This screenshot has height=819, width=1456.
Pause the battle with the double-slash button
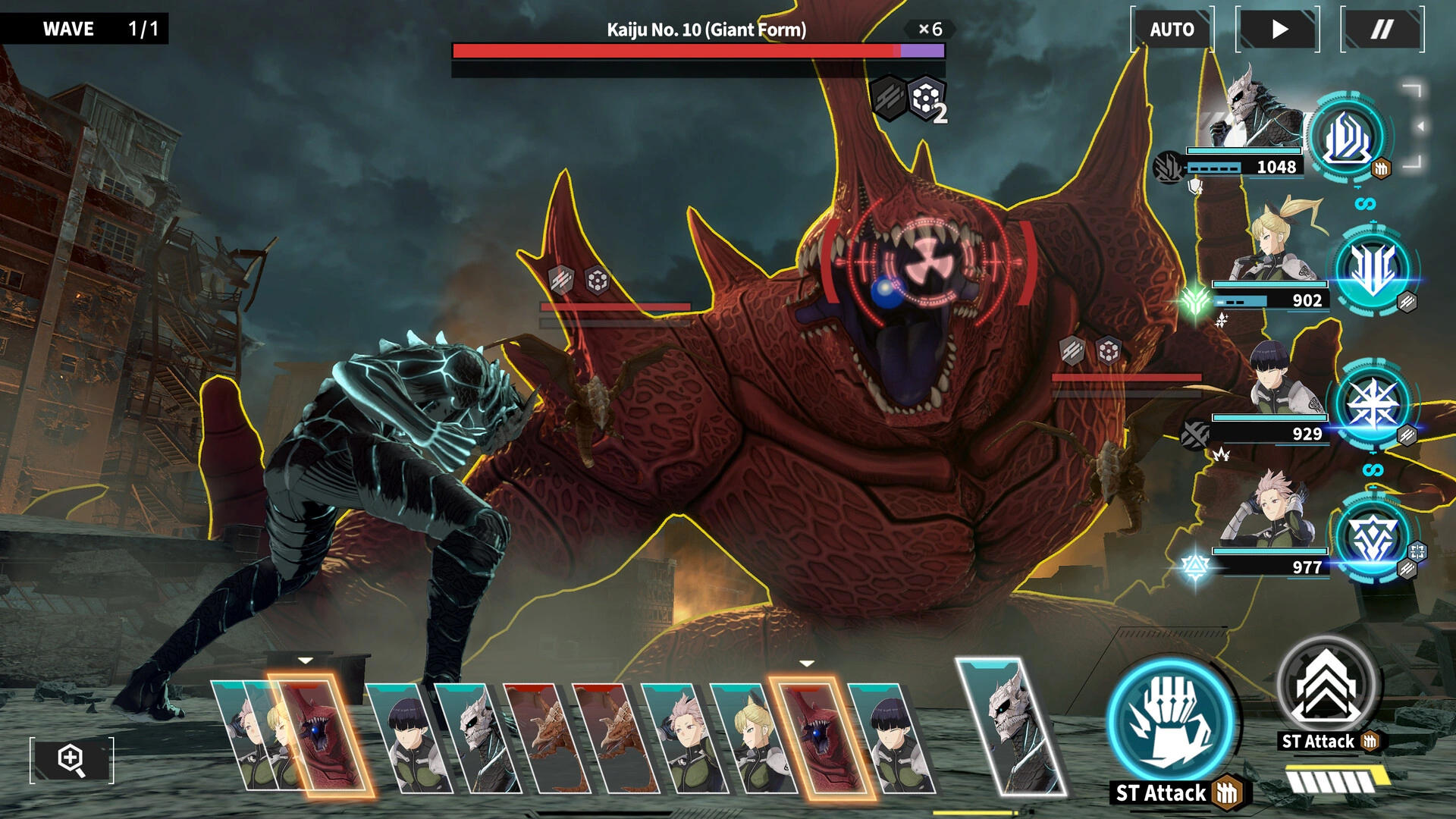pos(1382,30)
